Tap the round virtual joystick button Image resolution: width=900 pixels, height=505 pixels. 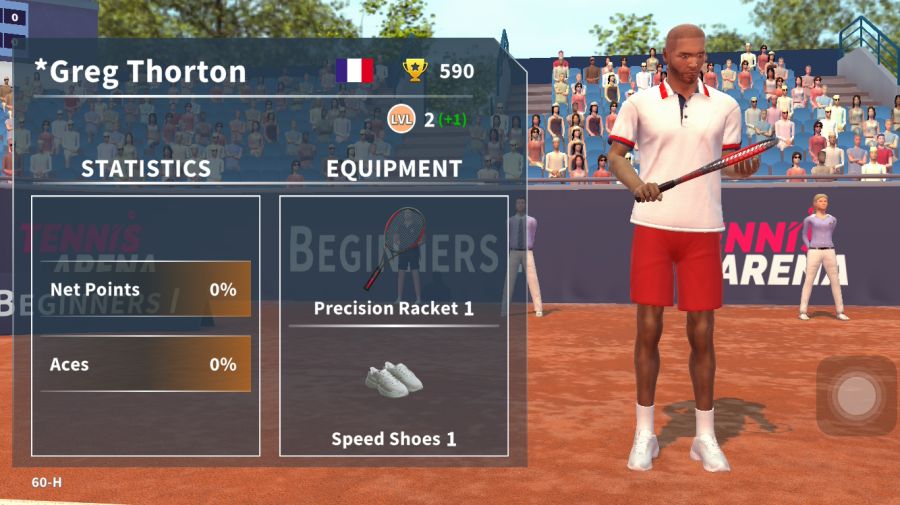[856, 396]
